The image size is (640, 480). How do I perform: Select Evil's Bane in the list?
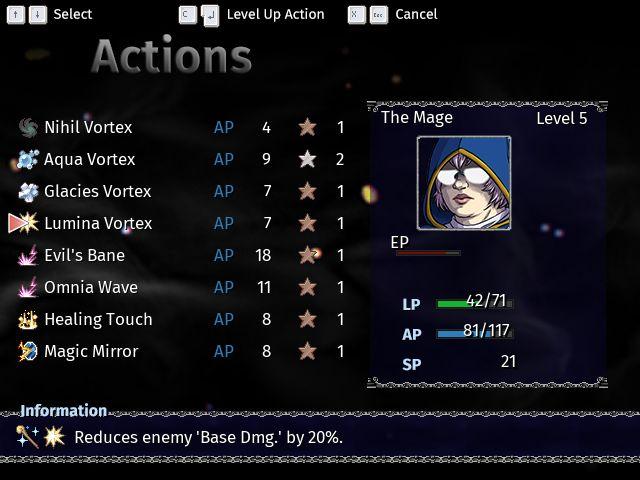tap(84, 255)
